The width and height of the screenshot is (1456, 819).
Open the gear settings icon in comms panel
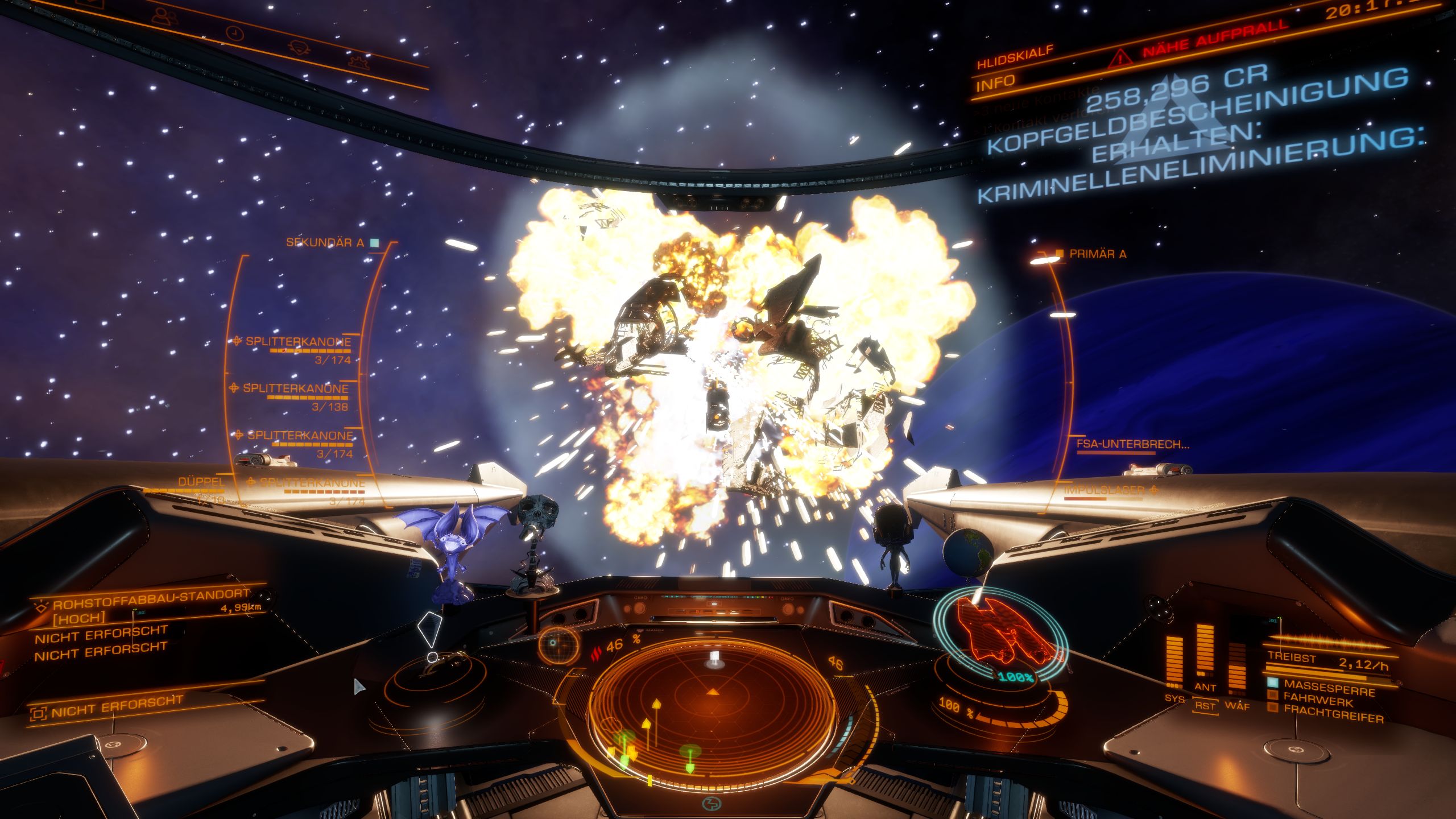coord(359,61)
